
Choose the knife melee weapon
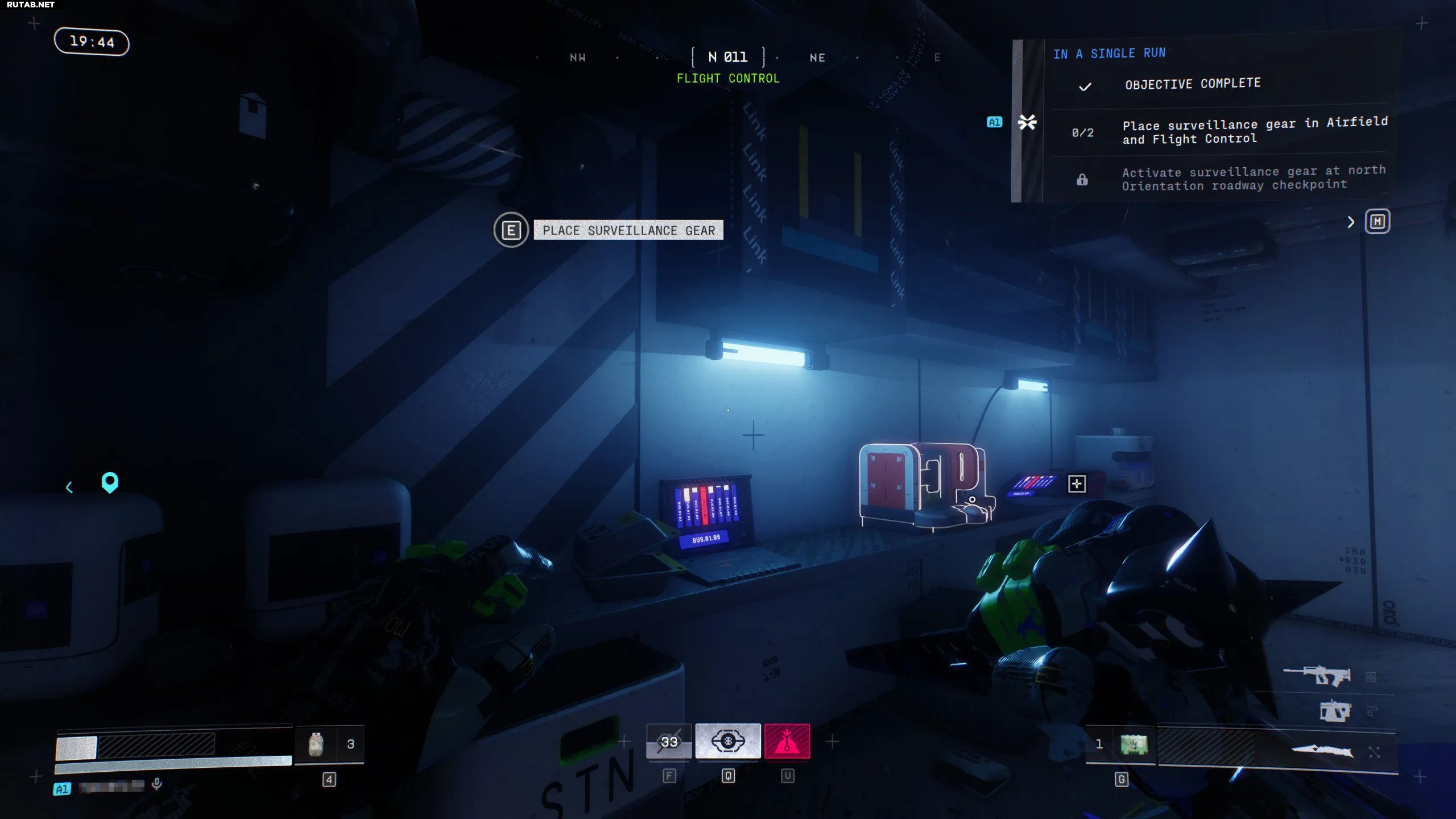1322,750
